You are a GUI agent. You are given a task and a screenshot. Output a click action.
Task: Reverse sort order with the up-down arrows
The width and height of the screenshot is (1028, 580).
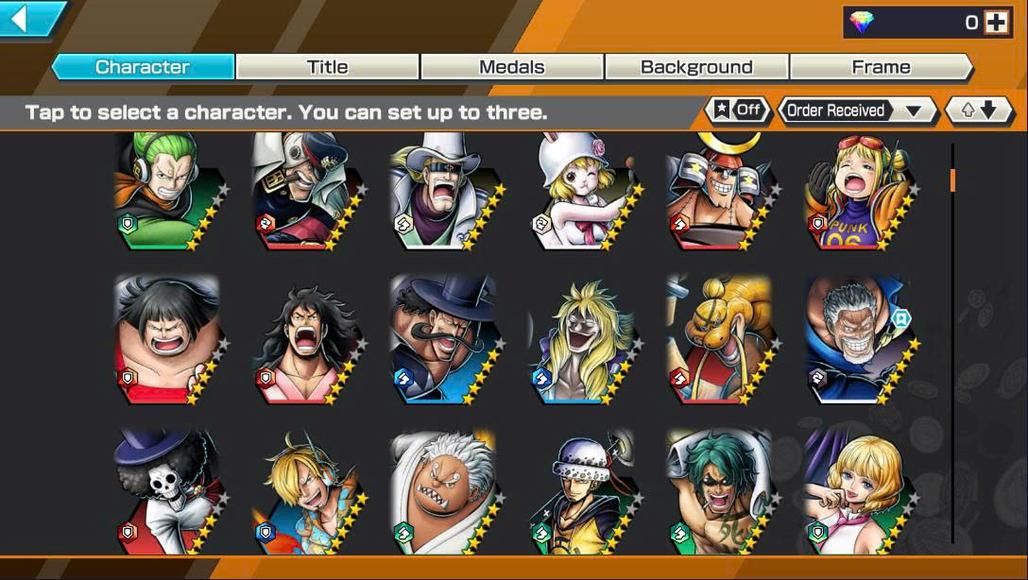(x=979, y=110)
